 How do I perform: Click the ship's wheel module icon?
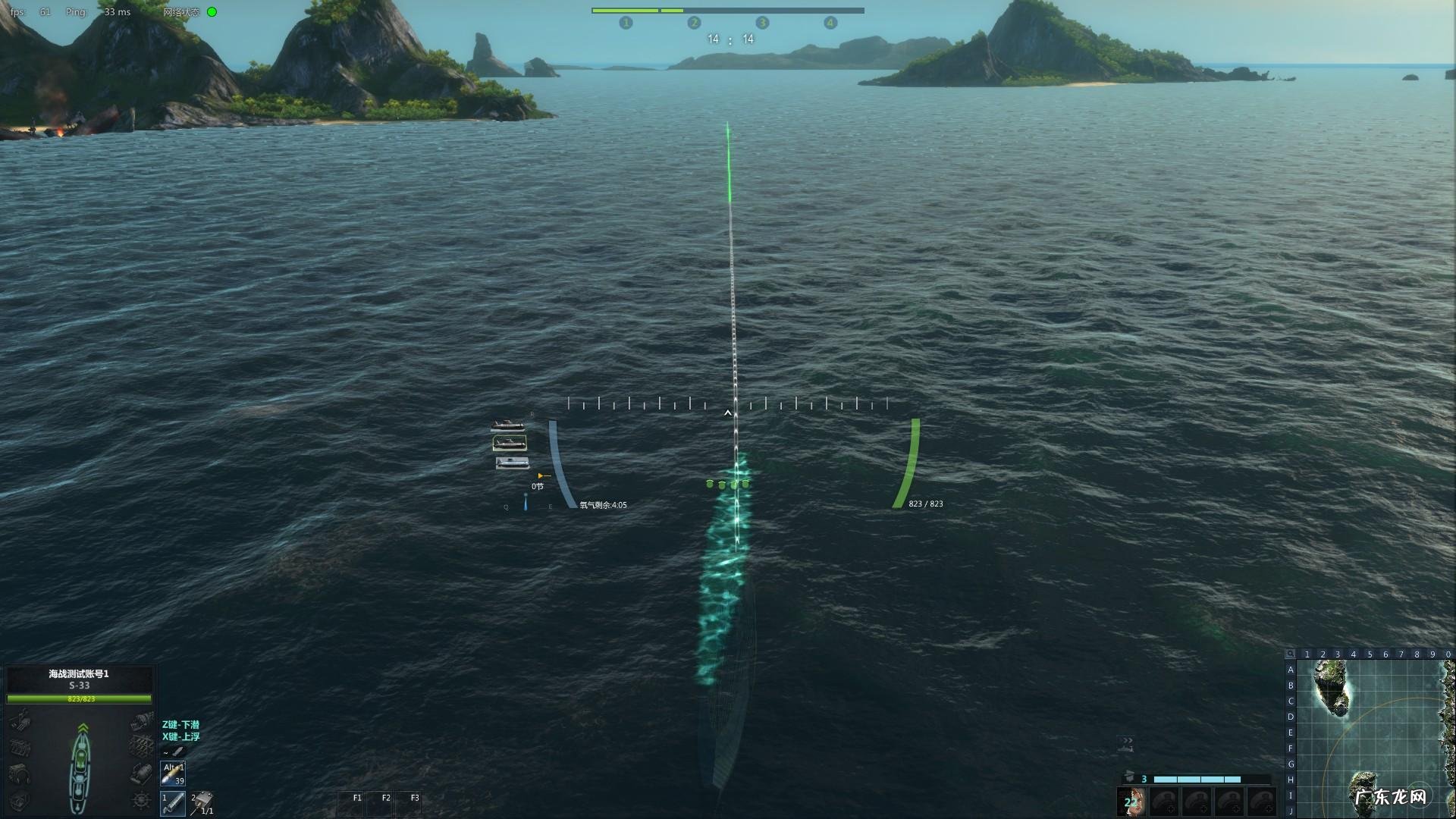tap(141, 800)
